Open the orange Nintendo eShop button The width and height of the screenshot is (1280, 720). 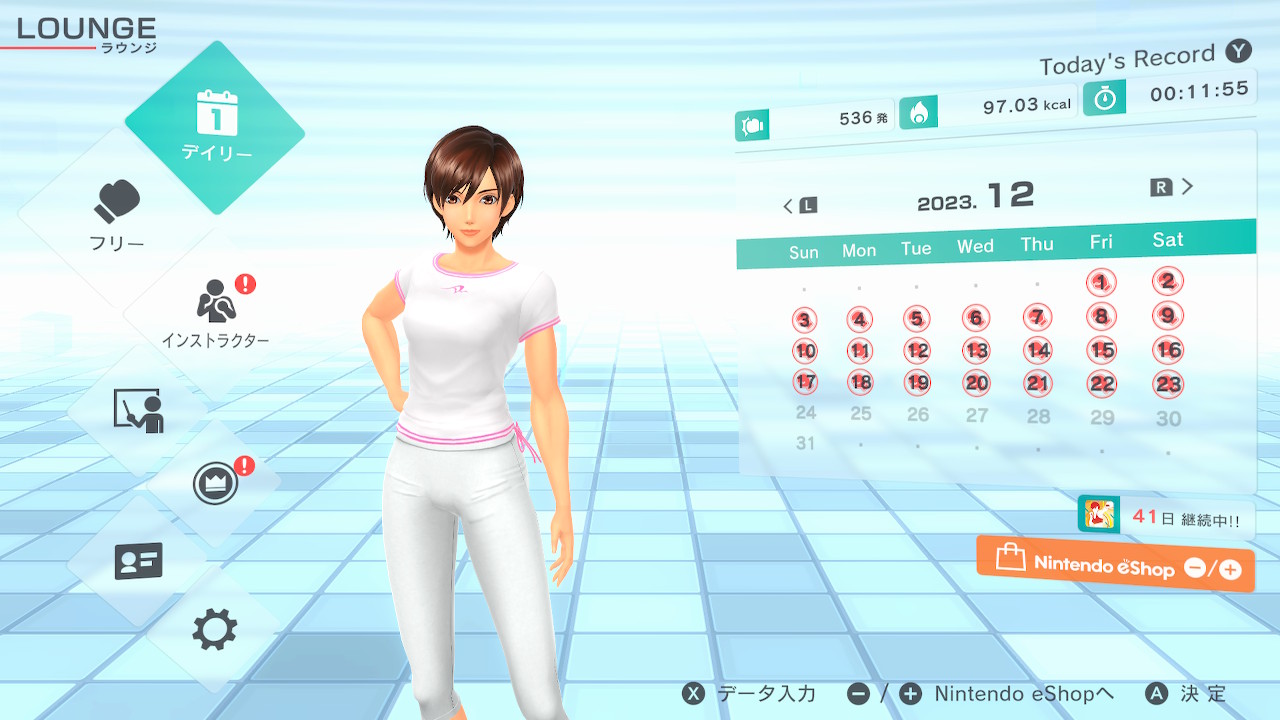(x=1115, y=565)
